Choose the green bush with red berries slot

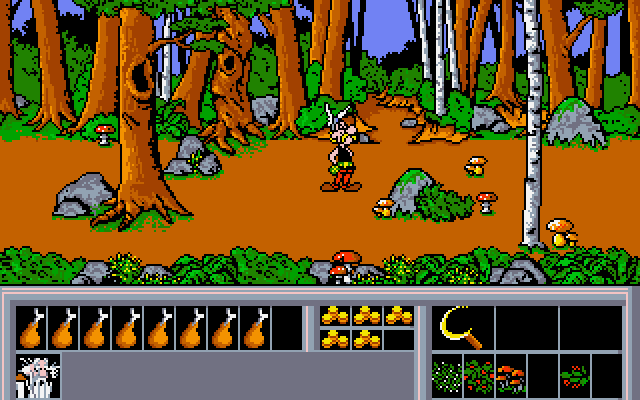(x=479, y=376)
